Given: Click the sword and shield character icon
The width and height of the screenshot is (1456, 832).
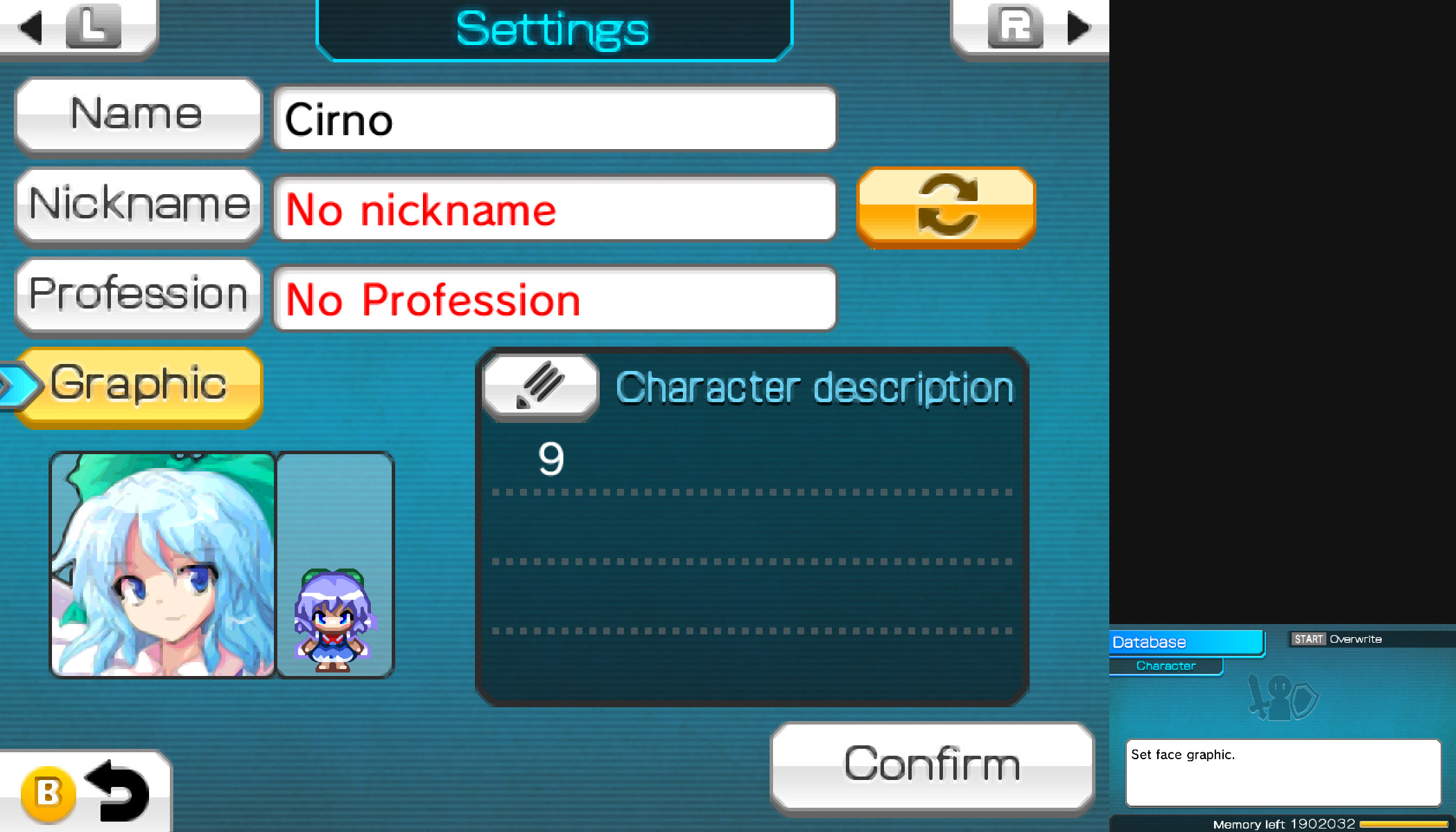Looking at the screenshot, I should pyautogui.click(x=1282, y=698).
